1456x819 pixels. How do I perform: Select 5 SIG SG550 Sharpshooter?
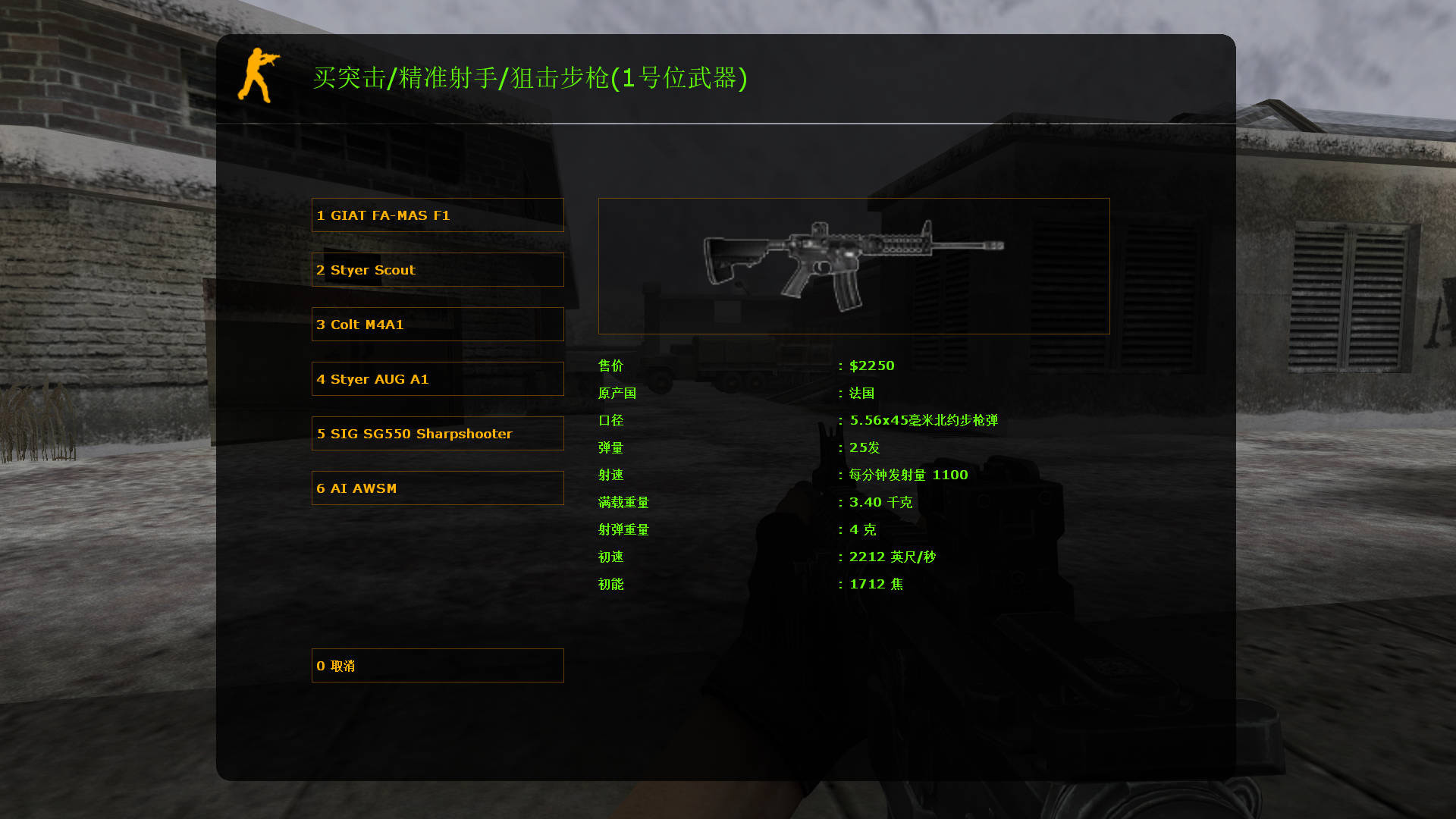click(438, 433)
